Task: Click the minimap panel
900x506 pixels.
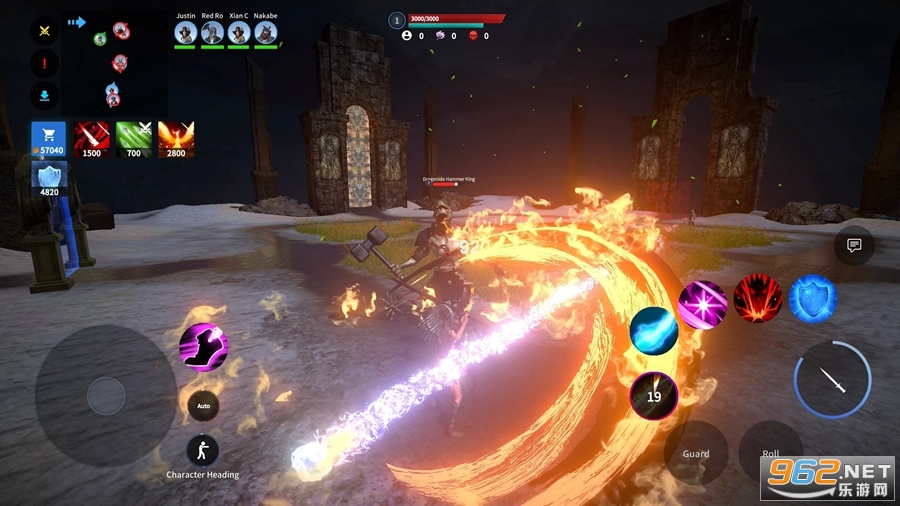Action: click(x=115, y=62)
